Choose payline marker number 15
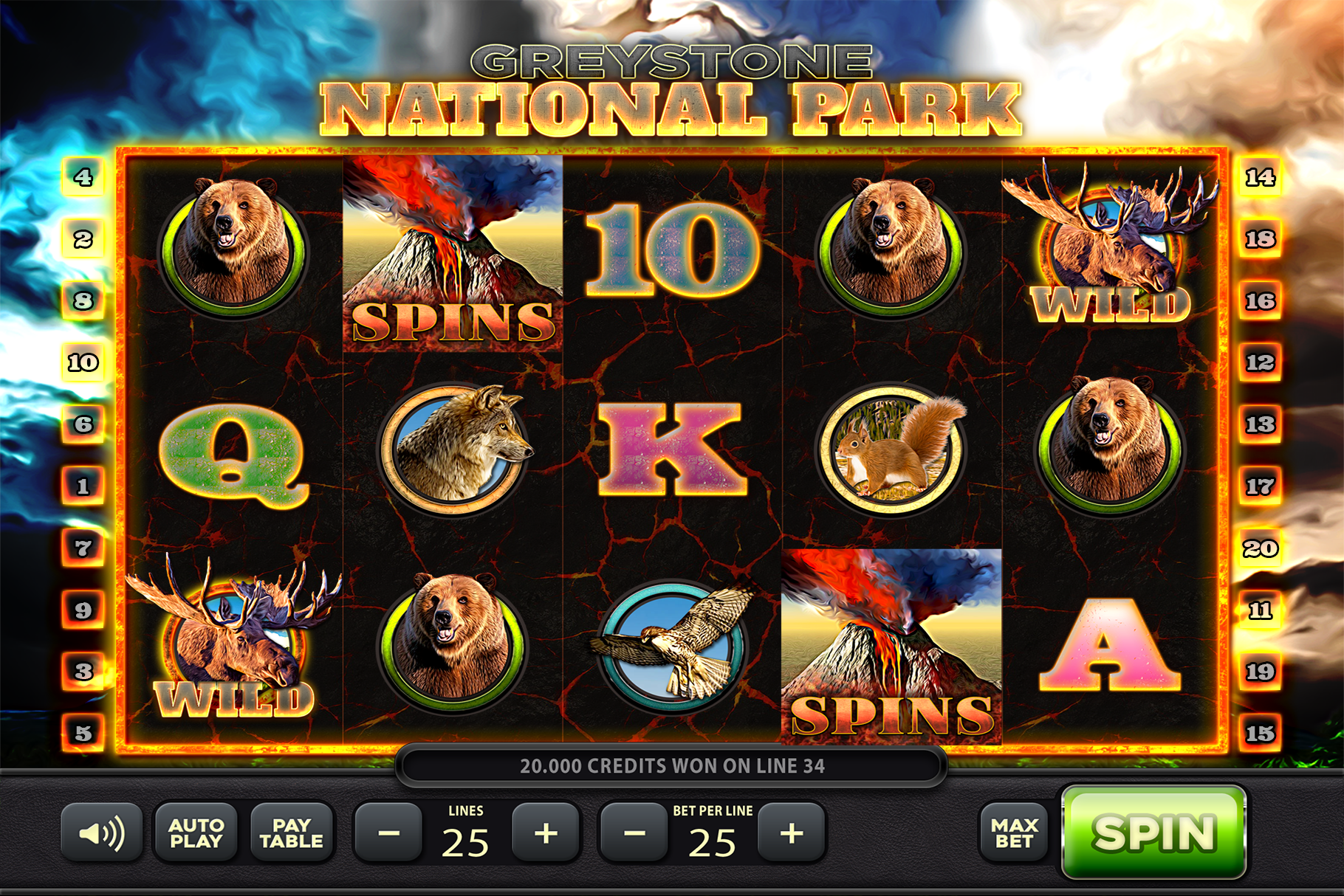Screen dimensions: 1344x896 point(1260,733)
